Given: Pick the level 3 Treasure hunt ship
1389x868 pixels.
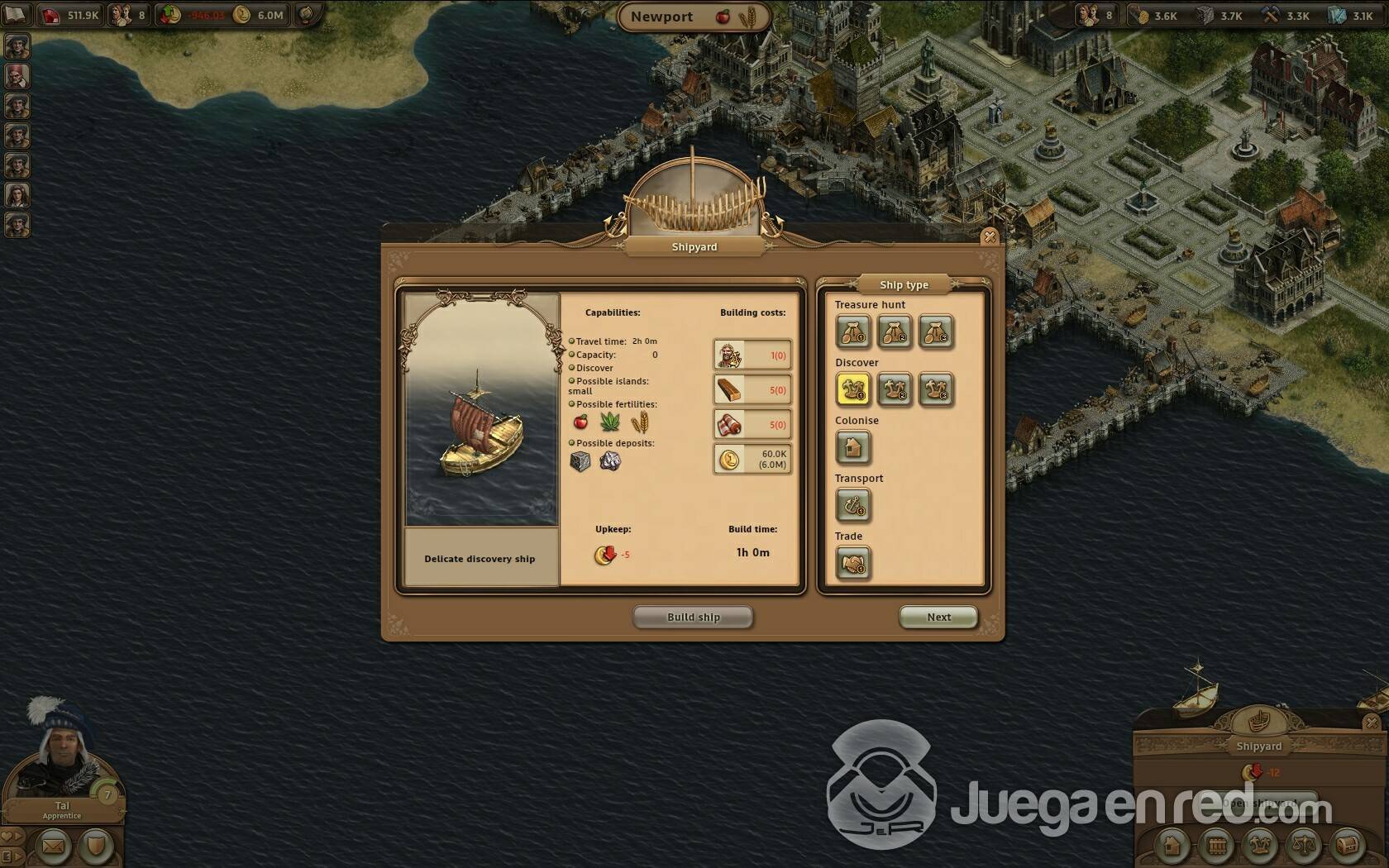Looking at the screenshot, I should (936, 332).
